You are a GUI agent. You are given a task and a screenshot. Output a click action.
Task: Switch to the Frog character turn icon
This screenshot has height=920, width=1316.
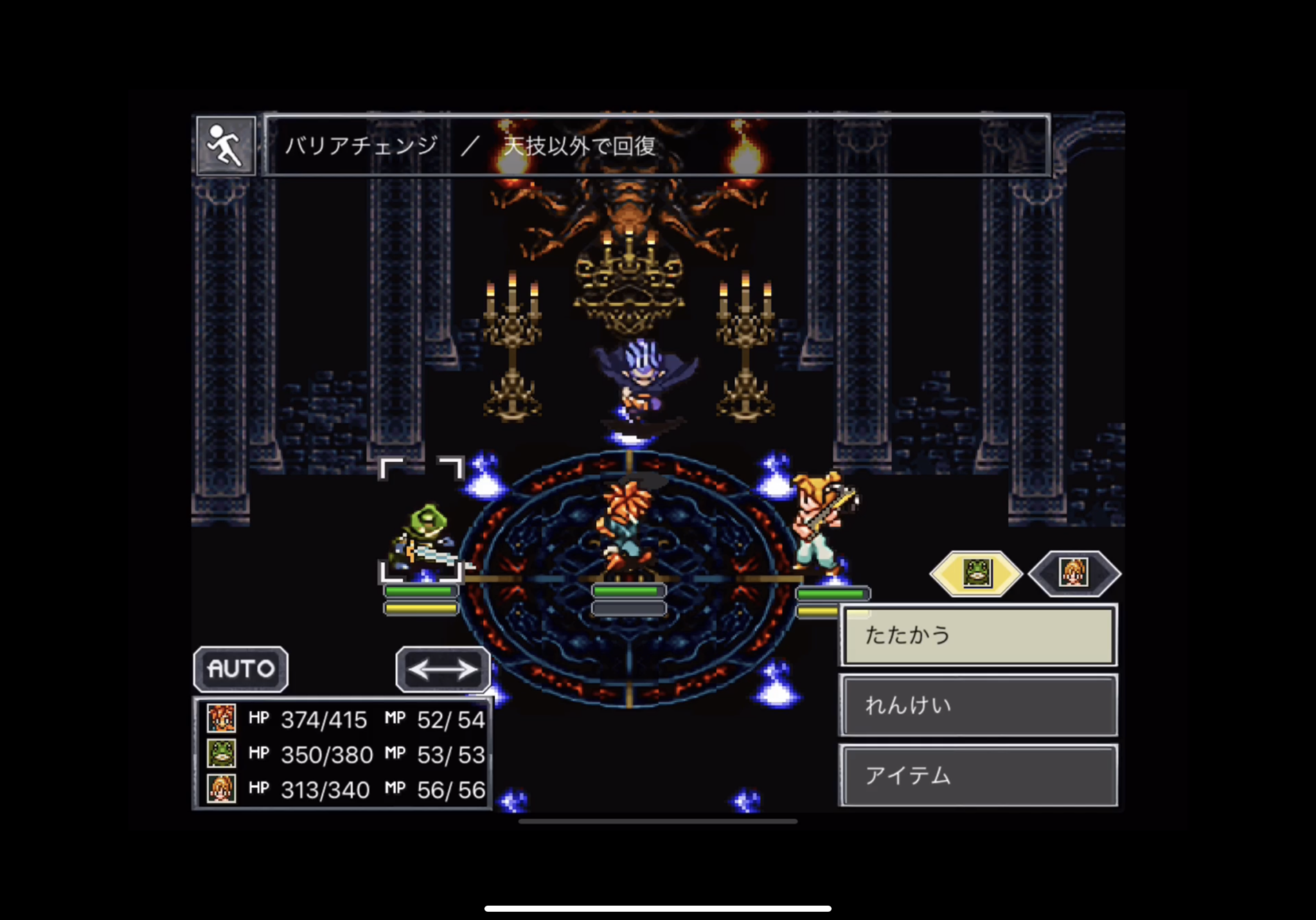(x=976, y=573)
